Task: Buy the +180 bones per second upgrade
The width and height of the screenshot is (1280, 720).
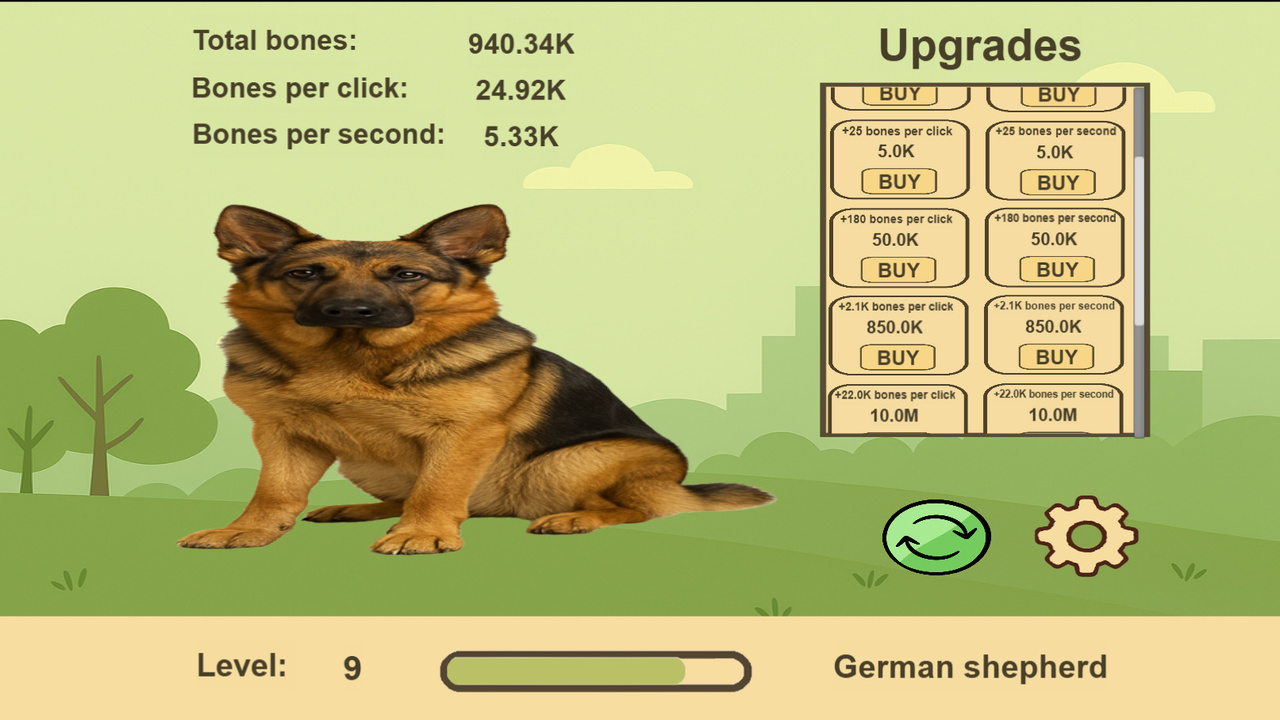Action: [x=1056, y=270]
